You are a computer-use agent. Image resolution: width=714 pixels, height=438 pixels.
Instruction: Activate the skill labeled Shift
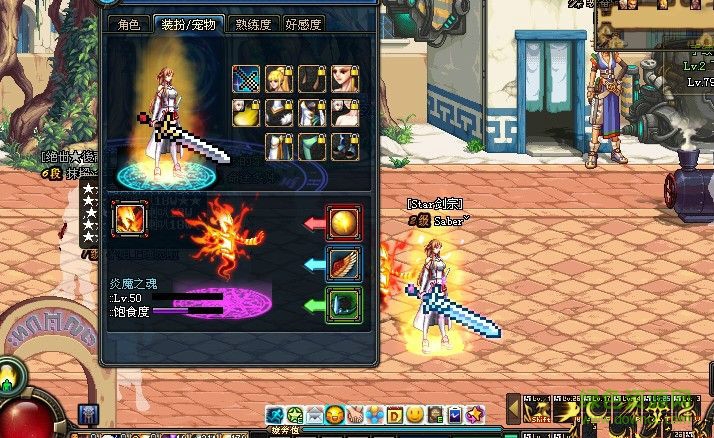[x=538, y=410]
